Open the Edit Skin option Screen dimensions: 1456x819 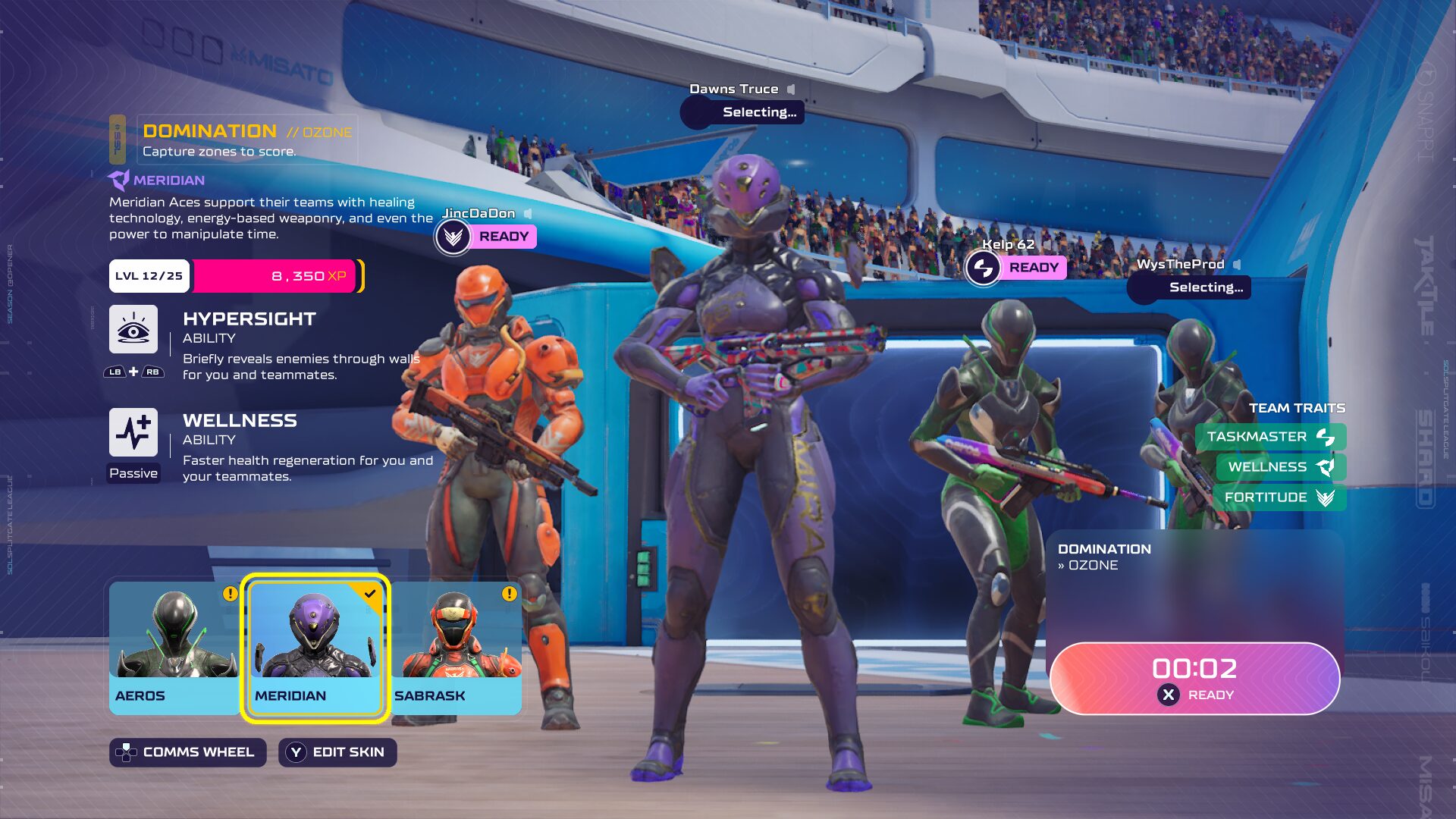(x=337, y=752)
